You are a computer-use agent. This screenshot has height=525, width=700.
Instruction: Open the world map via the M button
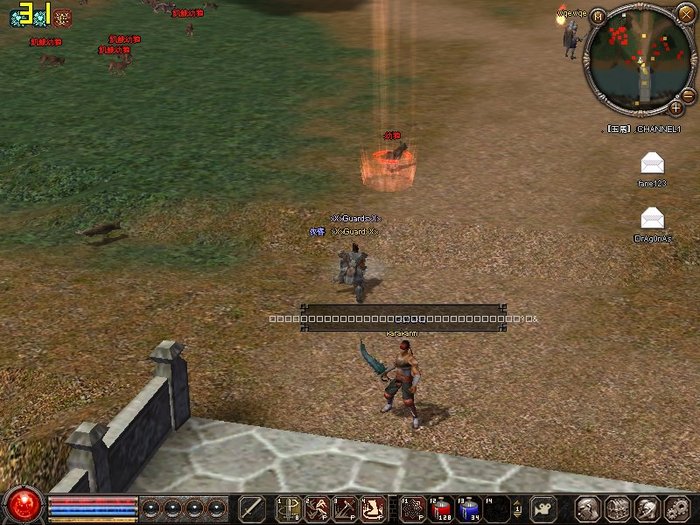pos(597,16)
